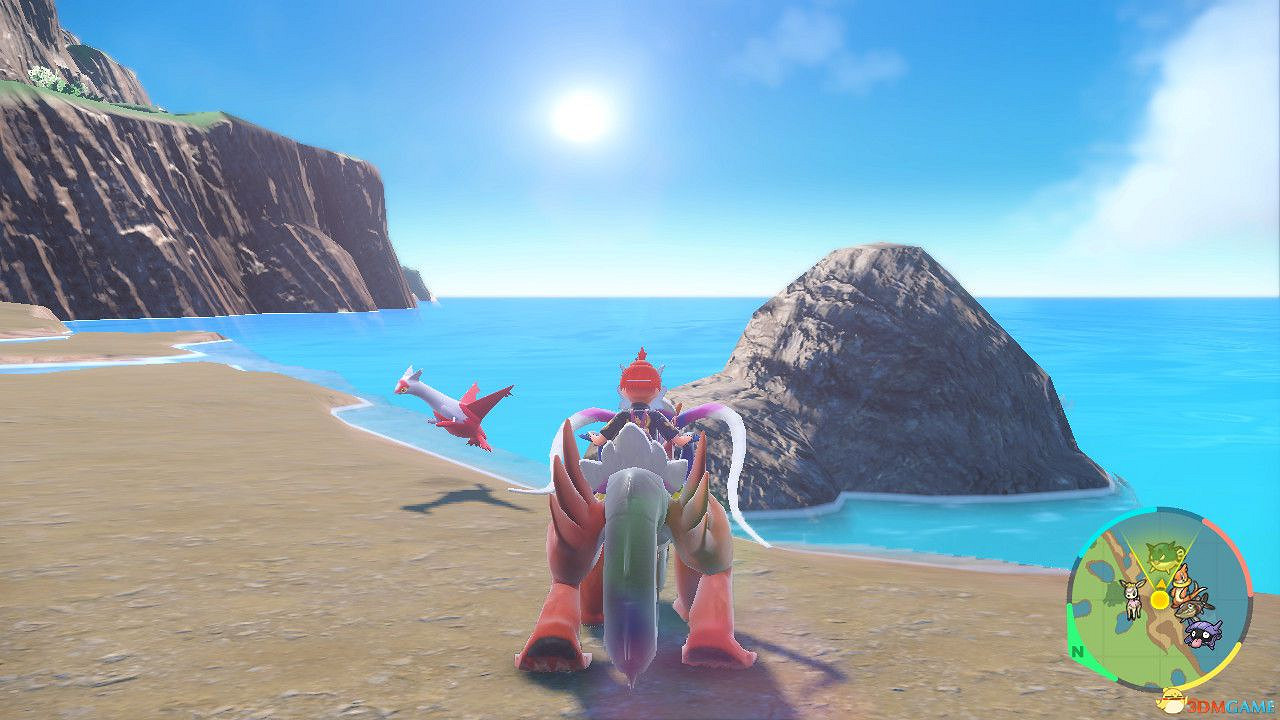Viewport: 1280px width, 720px height.
Task: Click the Basculin icon on the minimap
Action: click(x=1193, y=608)
